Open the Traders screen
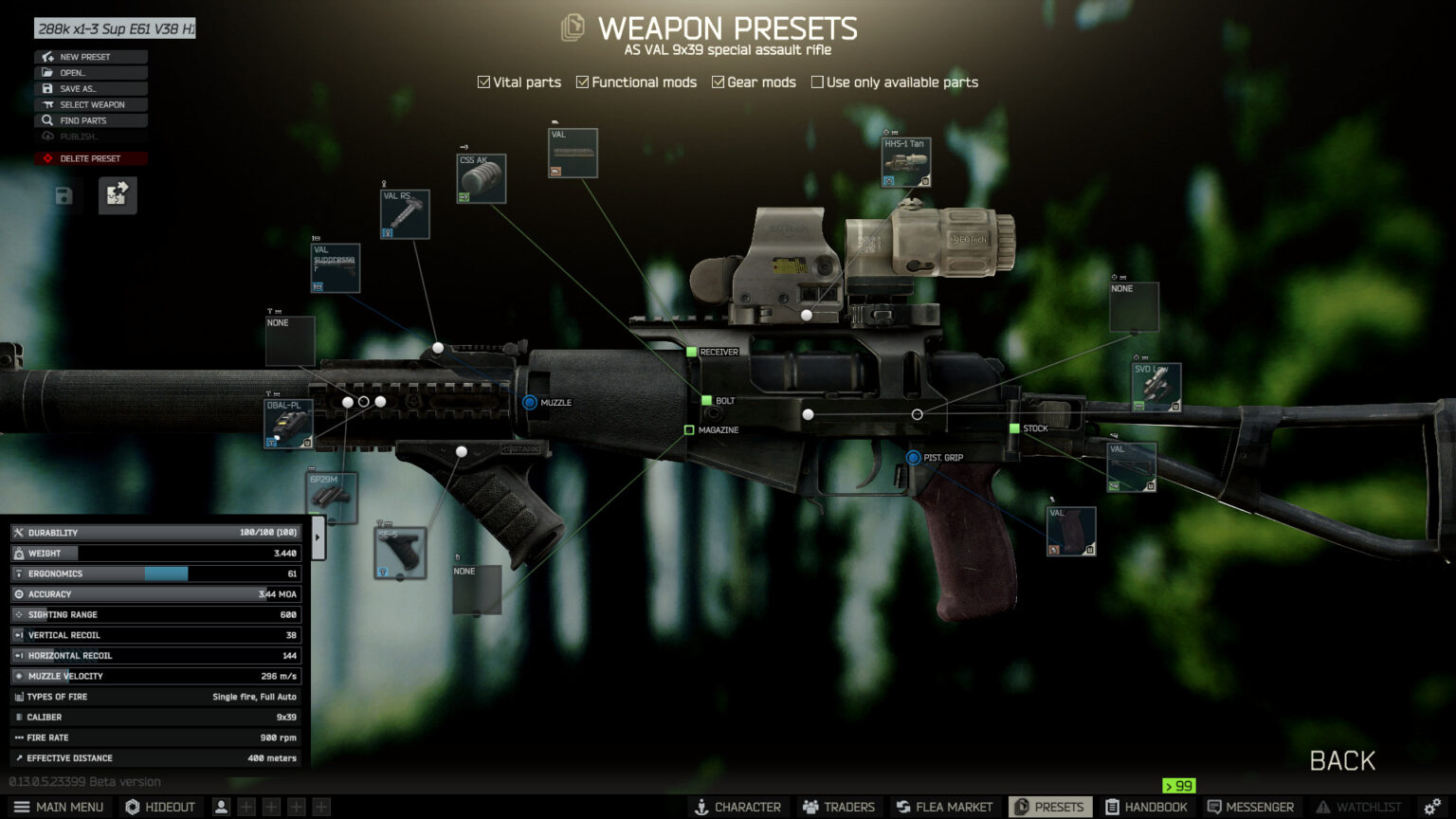 click(x=839, y=807)
